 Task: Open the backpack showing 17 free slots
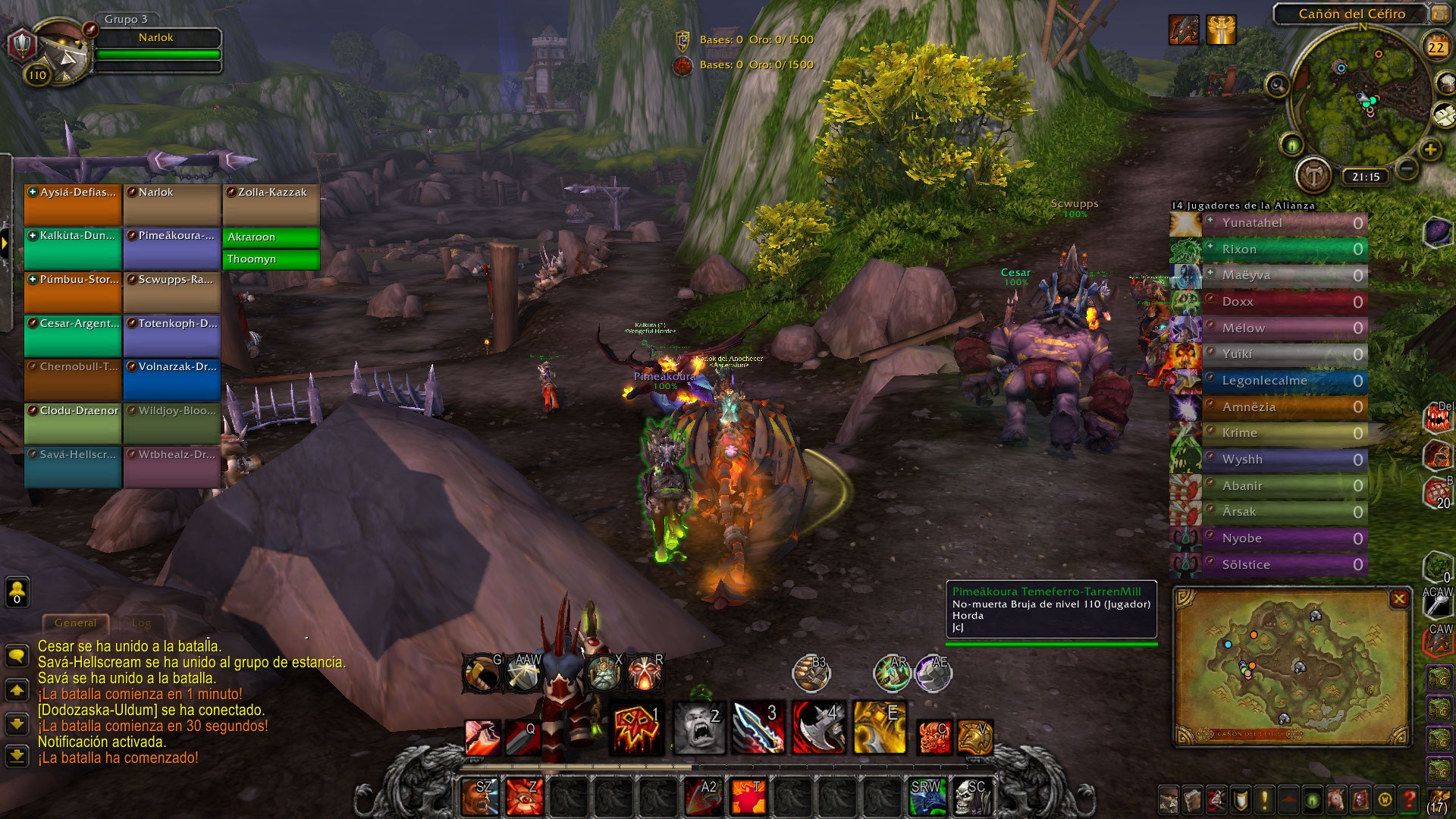(x=1439, y=800)
